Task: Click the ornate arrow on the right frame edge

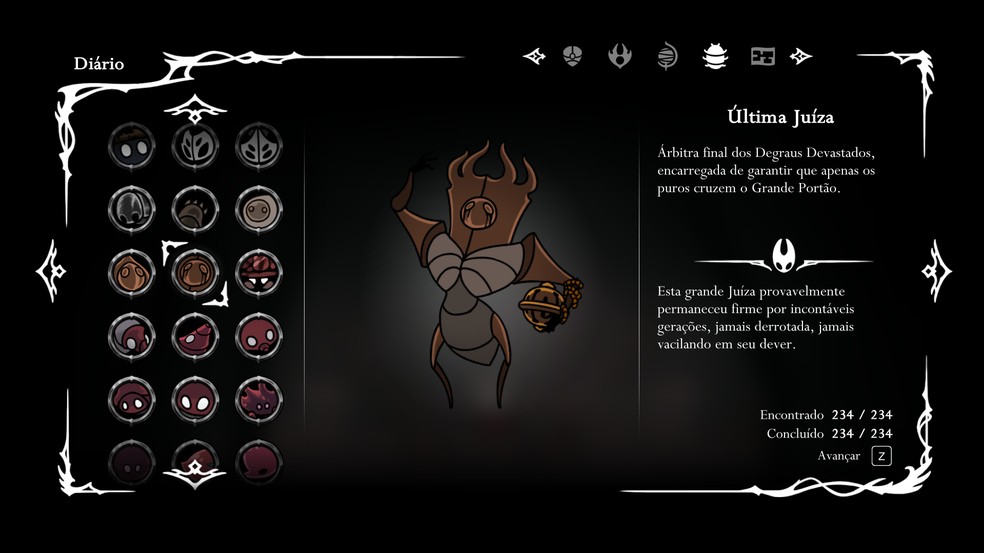Action: tap(936, 270)
